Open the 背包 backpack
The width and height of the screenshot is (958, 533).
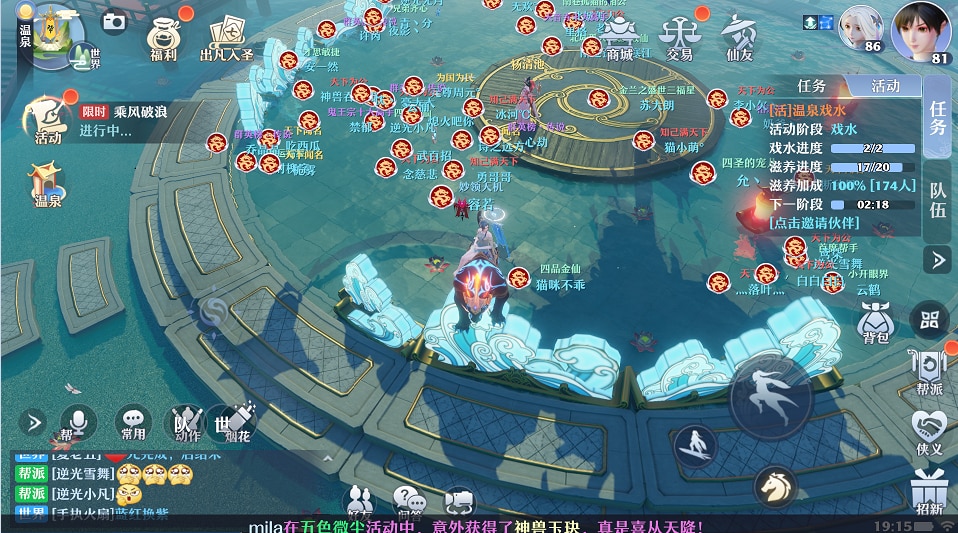(876, 322)
